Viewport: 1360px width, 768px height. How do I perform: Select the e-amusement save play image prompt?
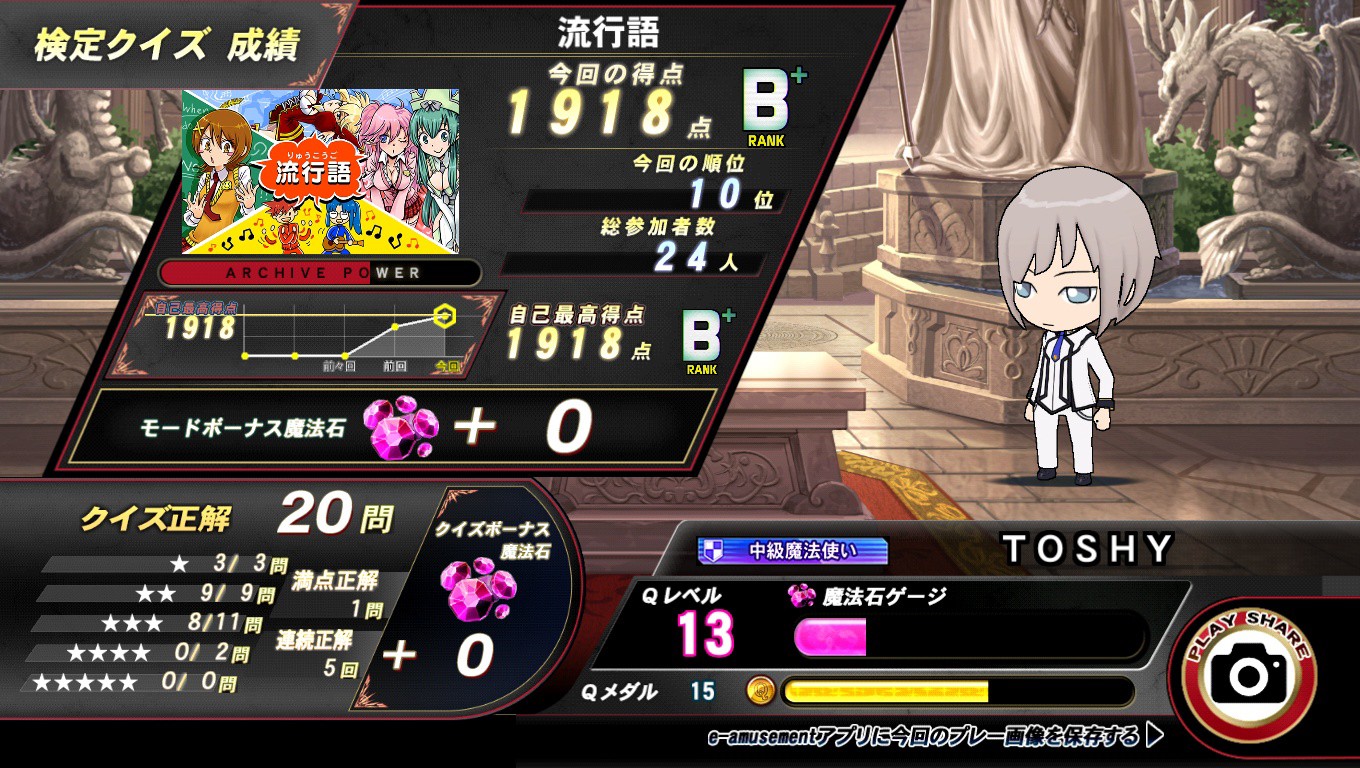click(934, 738)
